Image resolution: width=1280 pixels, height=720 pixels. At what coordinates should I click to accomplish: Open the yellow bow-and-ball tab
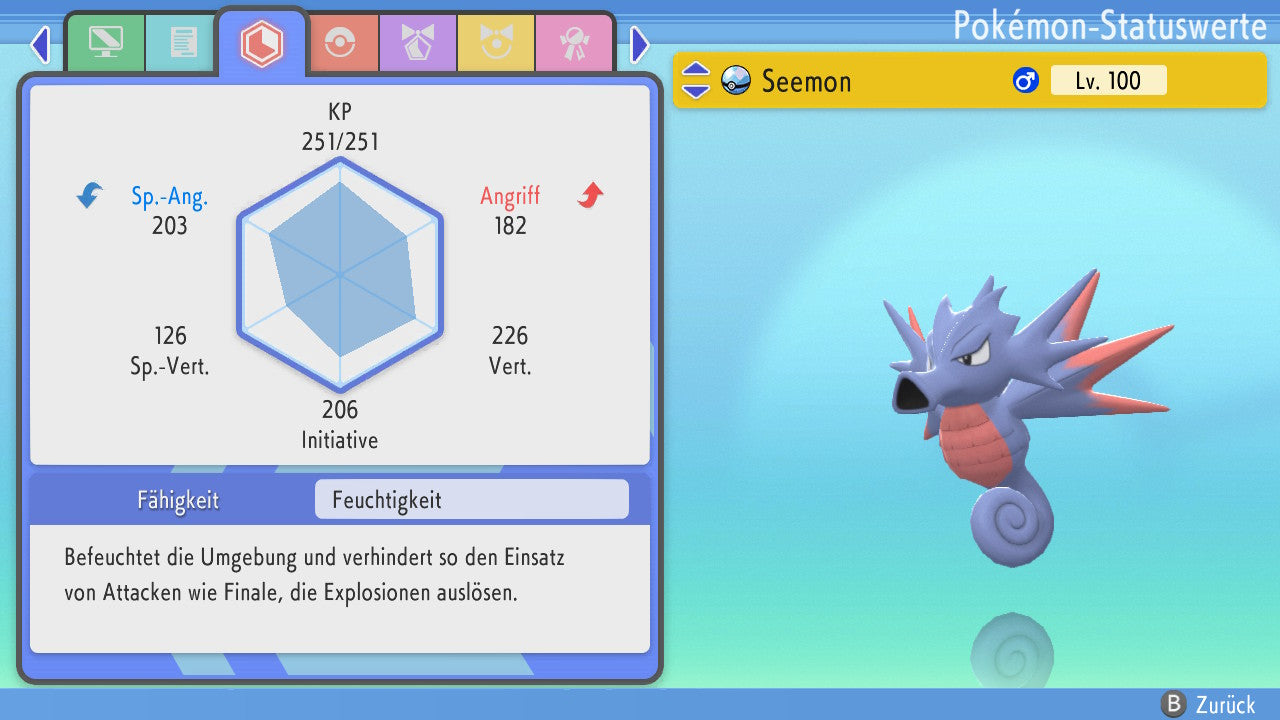(x=495, y=43)
